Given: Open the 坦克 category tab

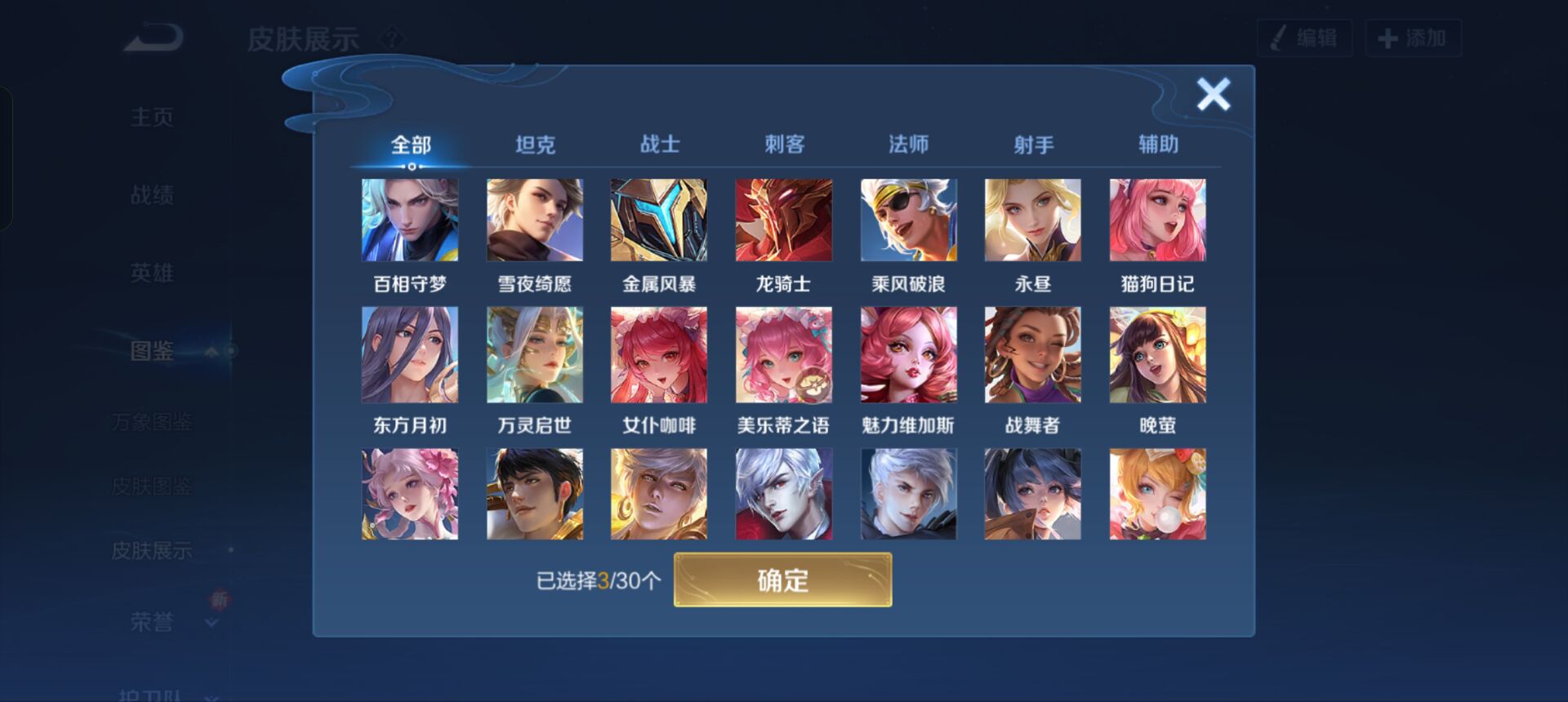Looking at the screenshot, I should [535, 143].
